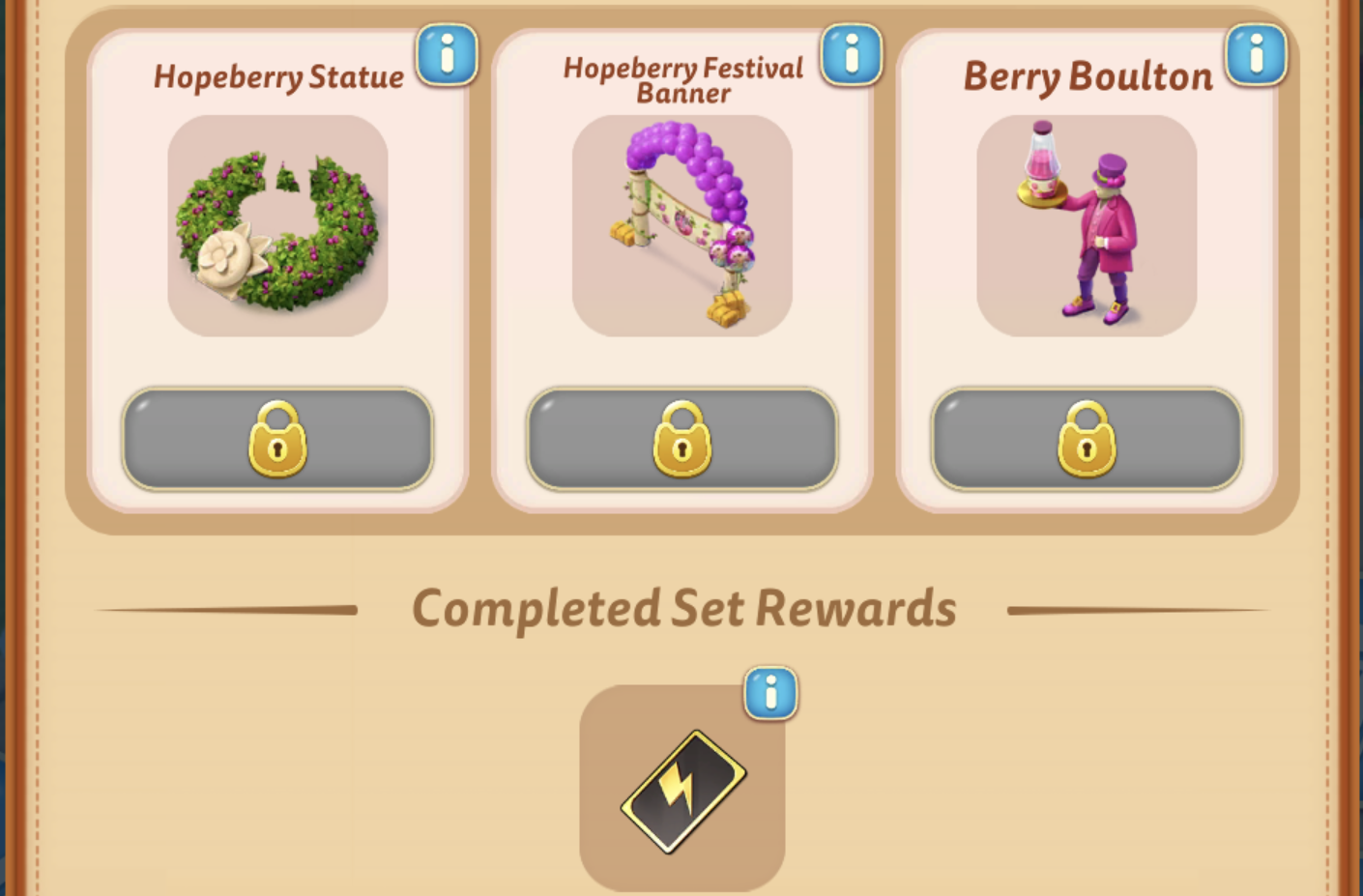1363x896 pixels.
Task: Click the Hopeberry Festival Banner label
Action: 683,82
